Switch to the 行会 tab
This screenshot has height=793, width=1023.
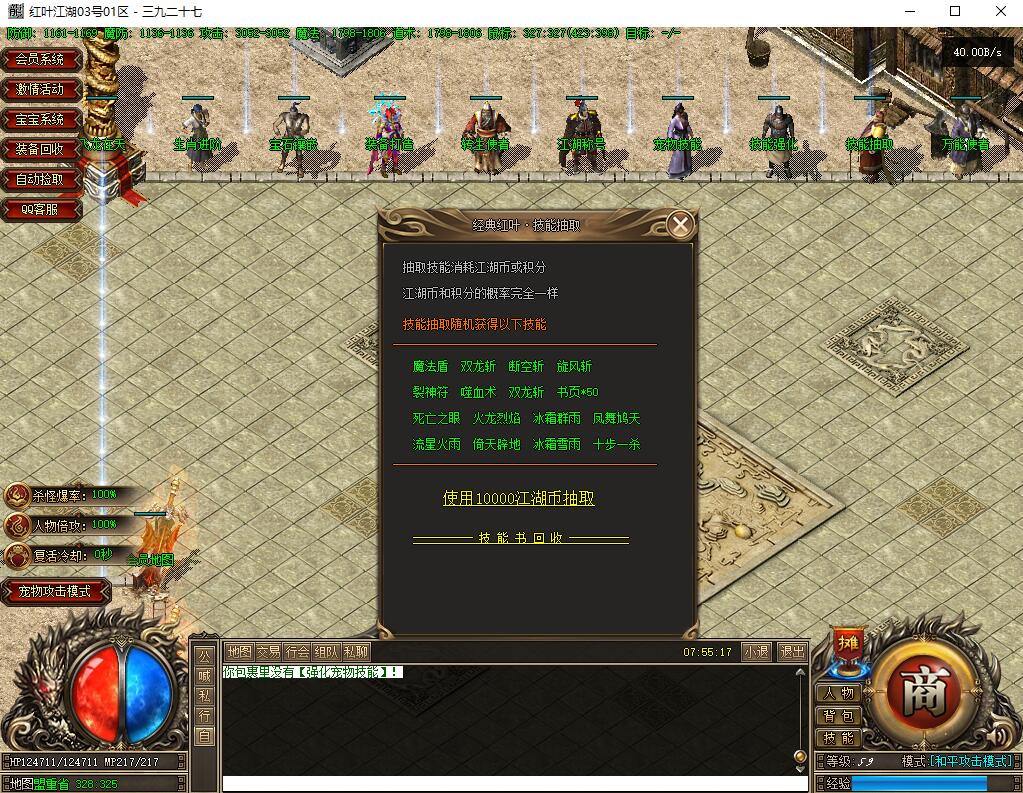[297, 652]
